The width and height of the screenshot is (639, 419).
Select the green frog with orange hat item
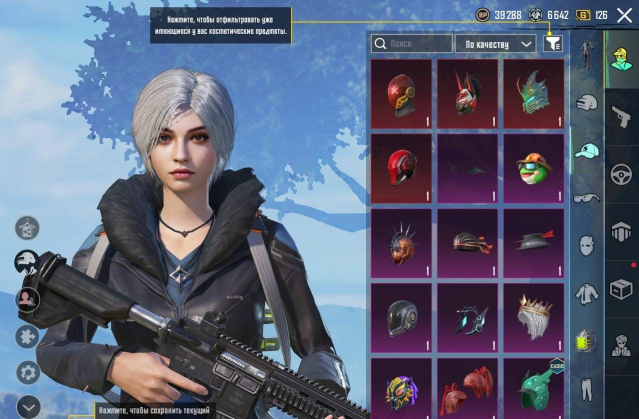pyautogui.click(x=533, y=169)
